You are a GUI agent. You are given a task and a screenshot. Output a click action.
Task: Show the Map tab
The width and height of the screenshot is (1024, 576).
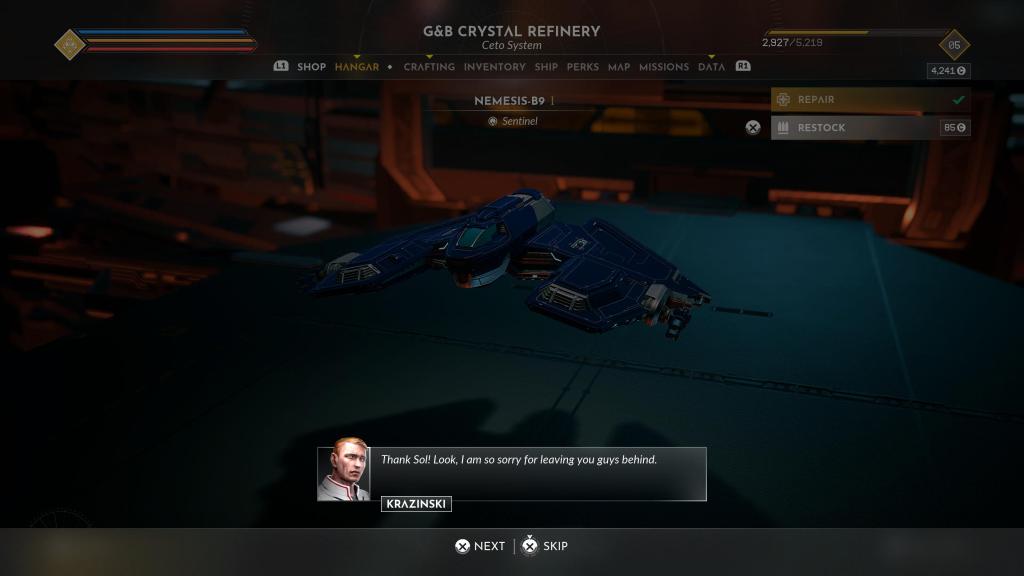tap(619, 67)
